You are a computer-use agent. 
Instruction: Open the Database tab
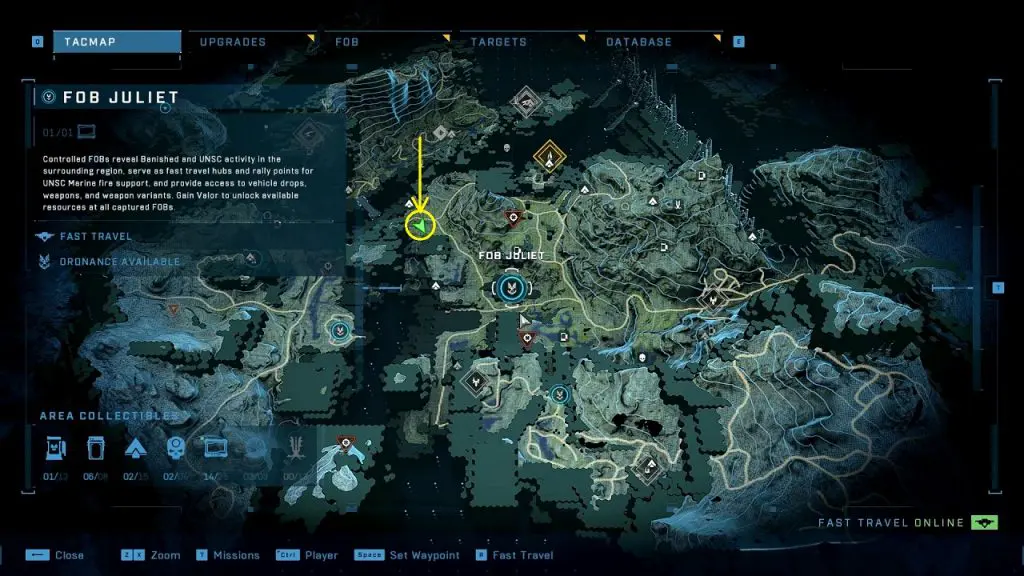click(639, 42)
